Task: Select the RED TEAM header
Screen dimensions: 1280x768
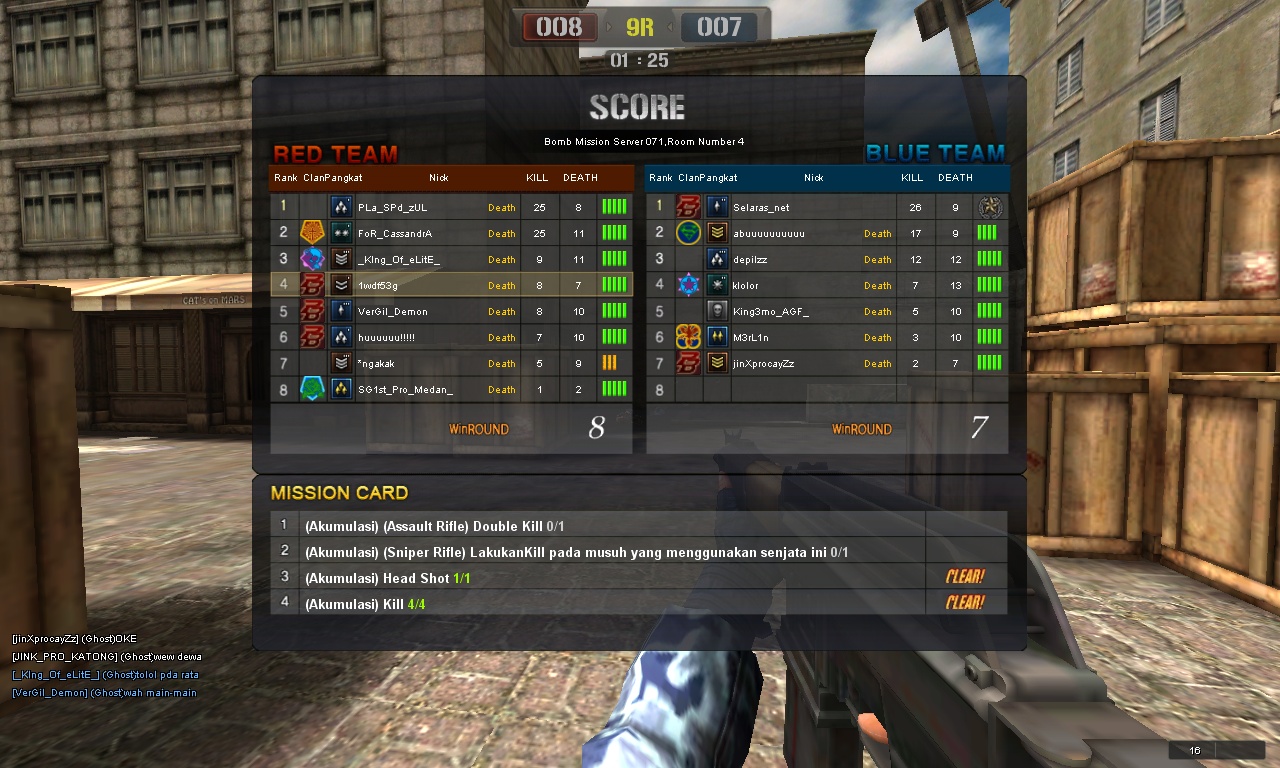Action: pyautogui.click(x=336, y=153)
